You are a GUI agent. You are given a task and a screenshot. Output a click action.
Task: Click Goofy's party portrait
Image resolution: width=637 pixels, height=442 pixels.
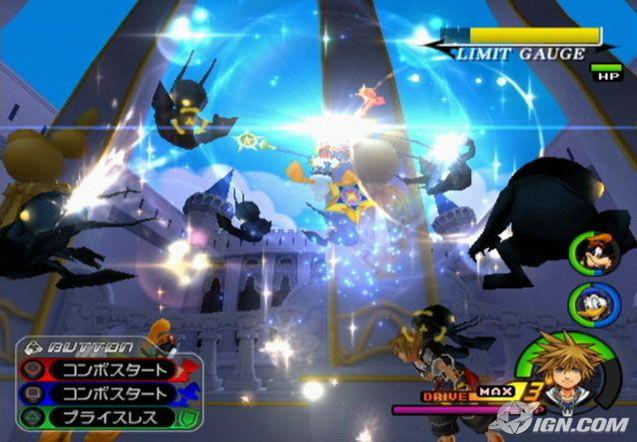[x=590, y=253]
